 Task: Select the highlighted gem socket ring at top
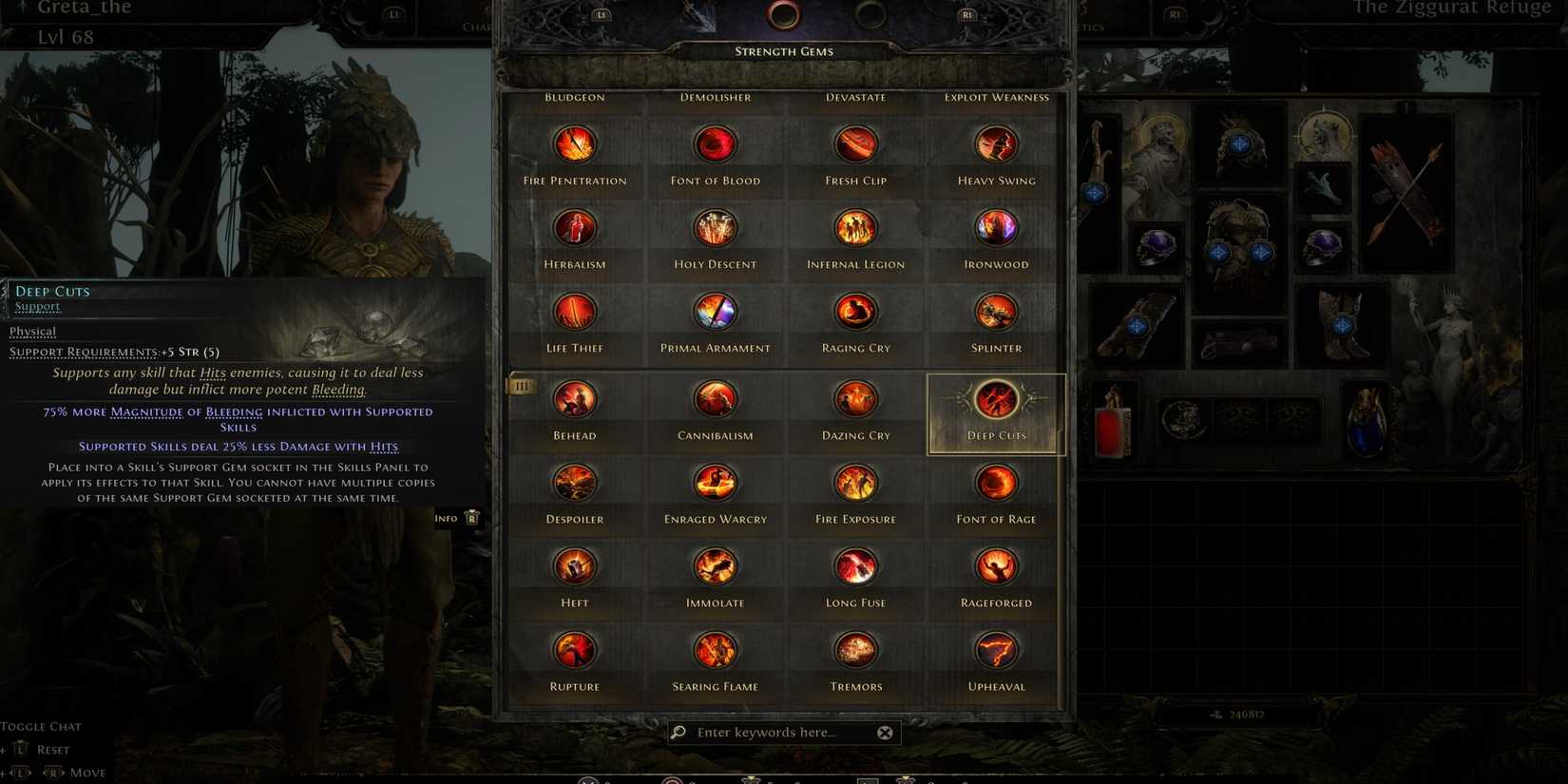(x=784, y=15)
